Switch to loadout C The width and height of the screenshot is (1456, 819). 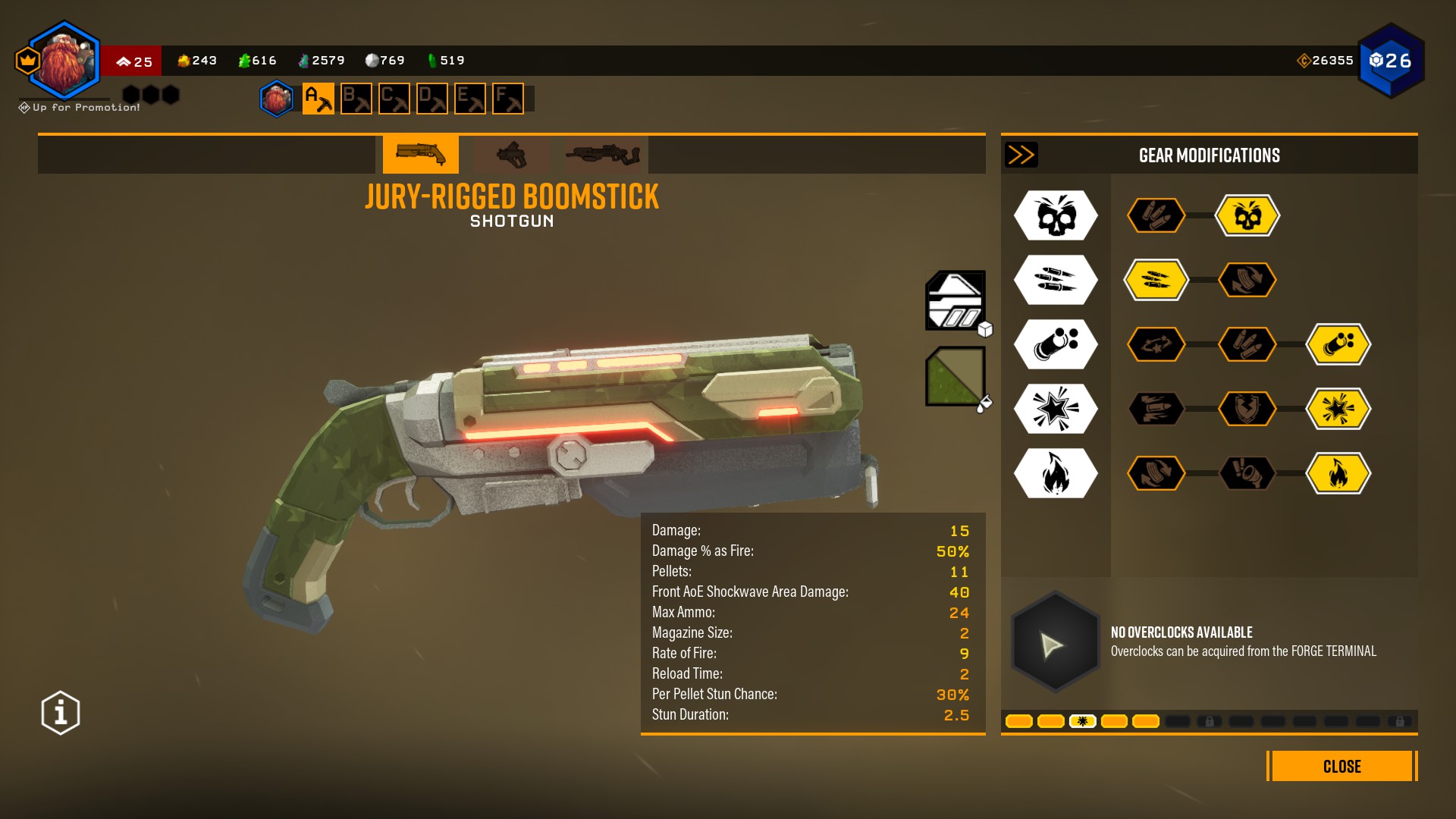click(x=394, y=99)
